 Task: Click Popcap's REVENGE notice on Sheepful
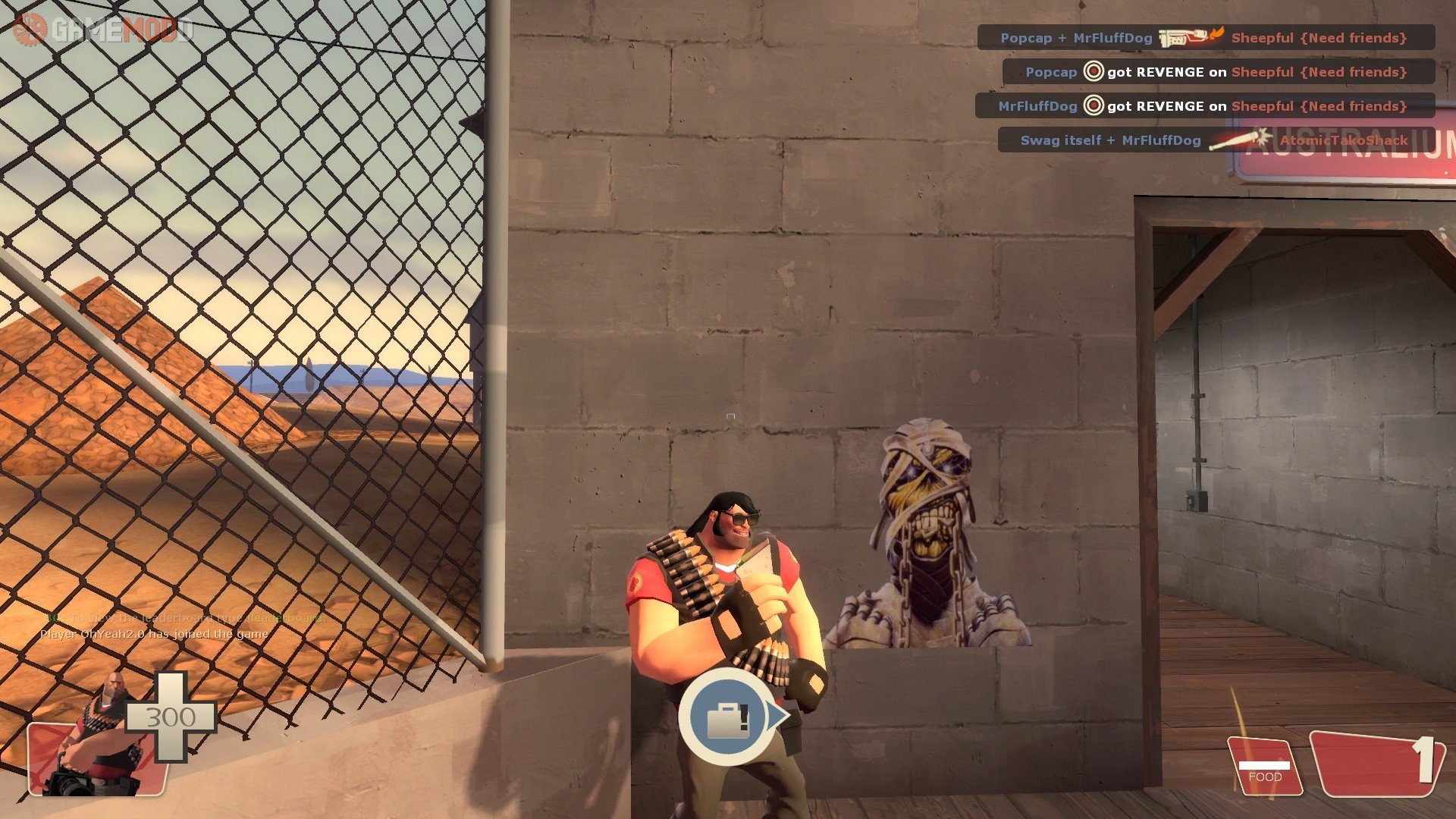pos(1217,72)
